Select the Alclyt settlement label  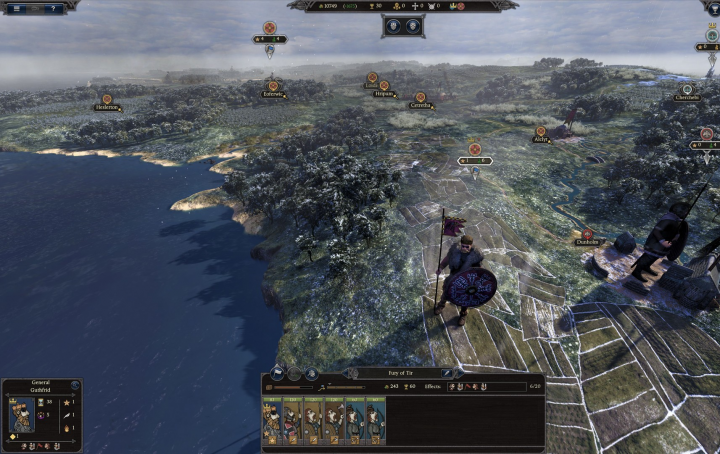point(541,140)
